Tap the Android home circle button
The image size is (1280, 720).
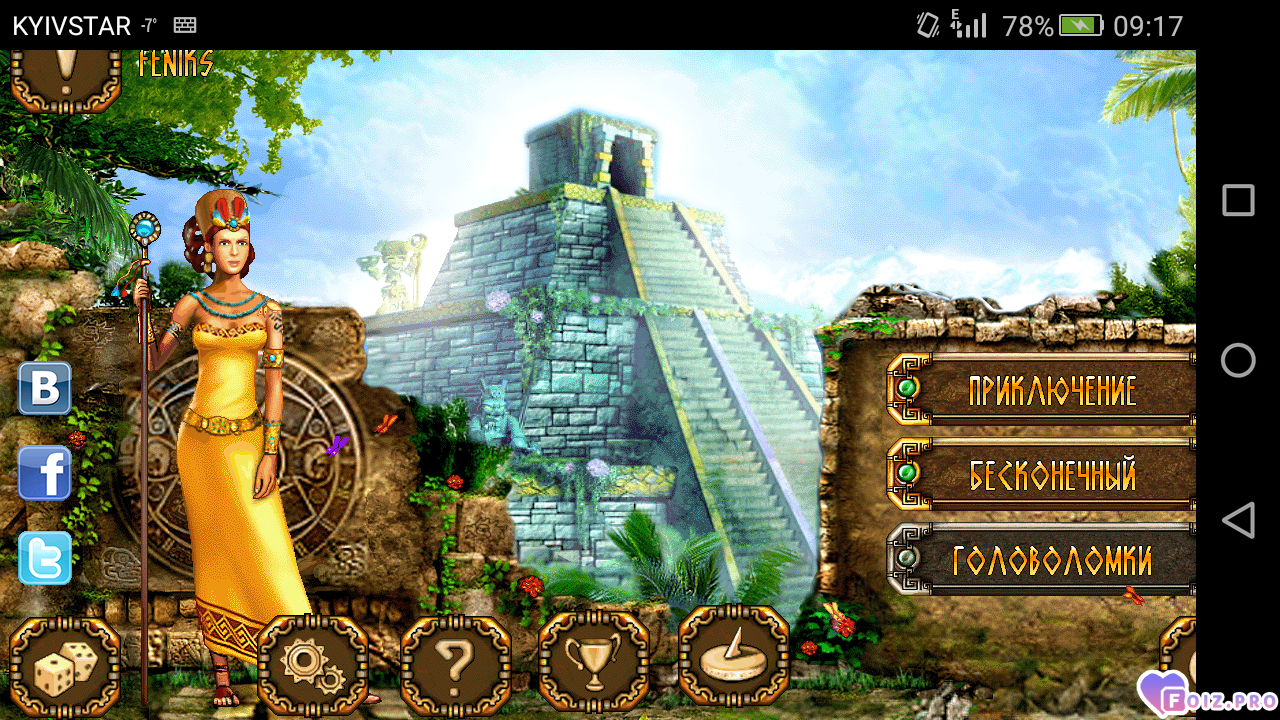coord(1238,360)
